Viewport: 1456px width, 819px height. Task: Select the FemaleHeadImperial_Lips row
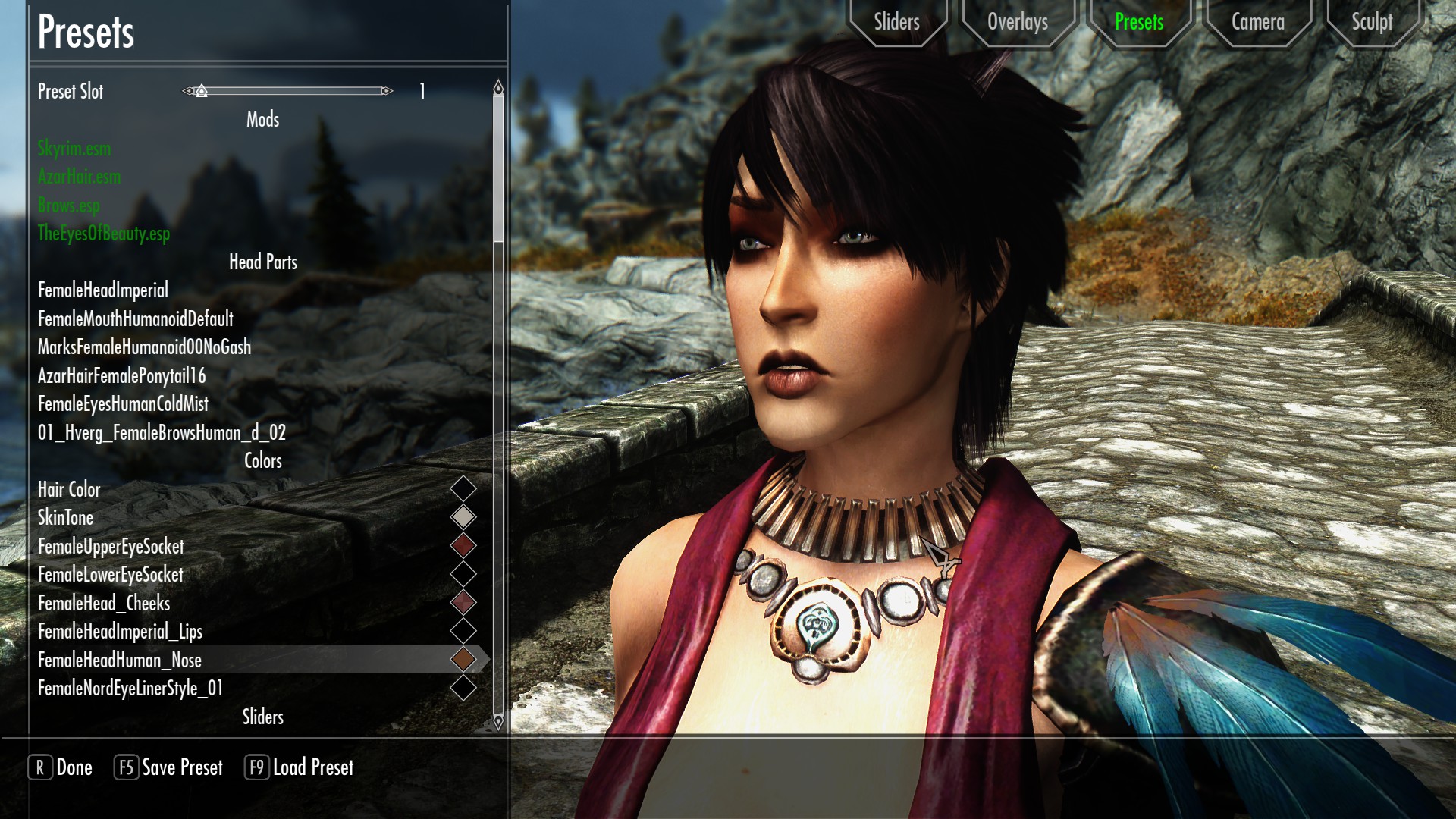(x=120, y=632)
